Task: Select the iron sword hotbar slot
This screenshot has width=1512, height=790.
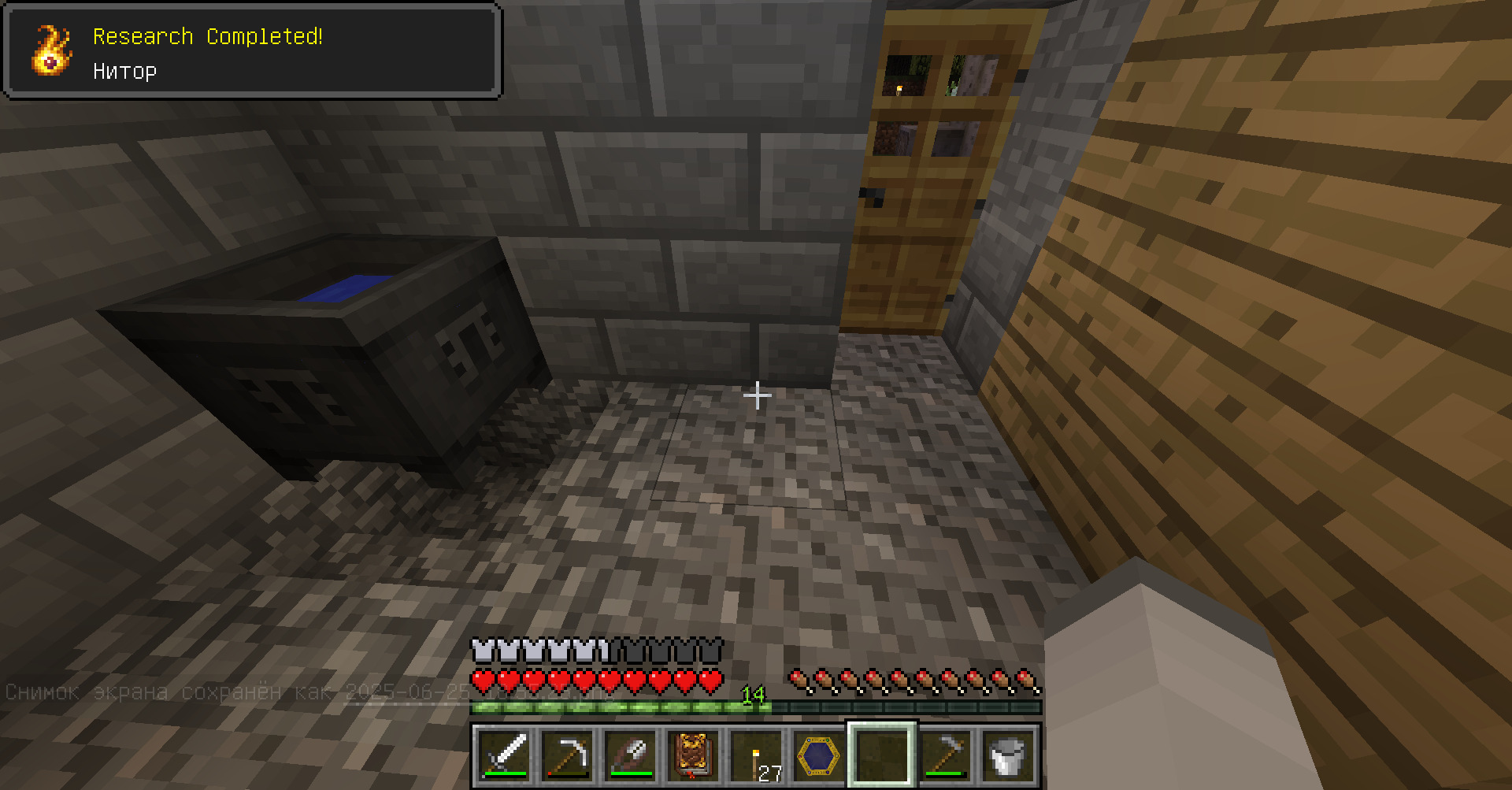Action: click(x=504, y=755)
